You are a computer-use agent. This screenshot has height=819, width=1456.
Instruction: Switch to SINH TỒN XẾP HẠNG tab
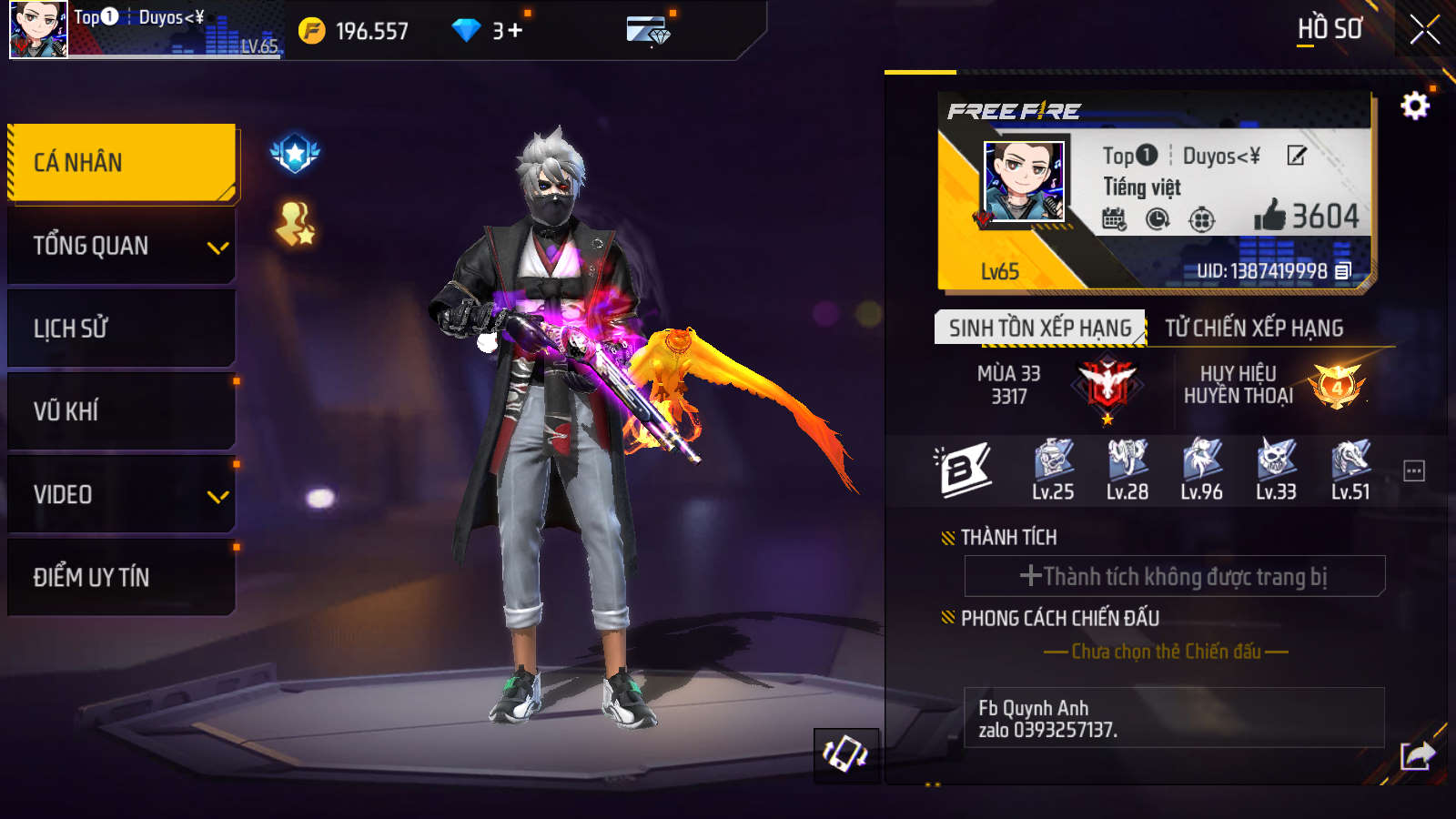click(1039, 328)
